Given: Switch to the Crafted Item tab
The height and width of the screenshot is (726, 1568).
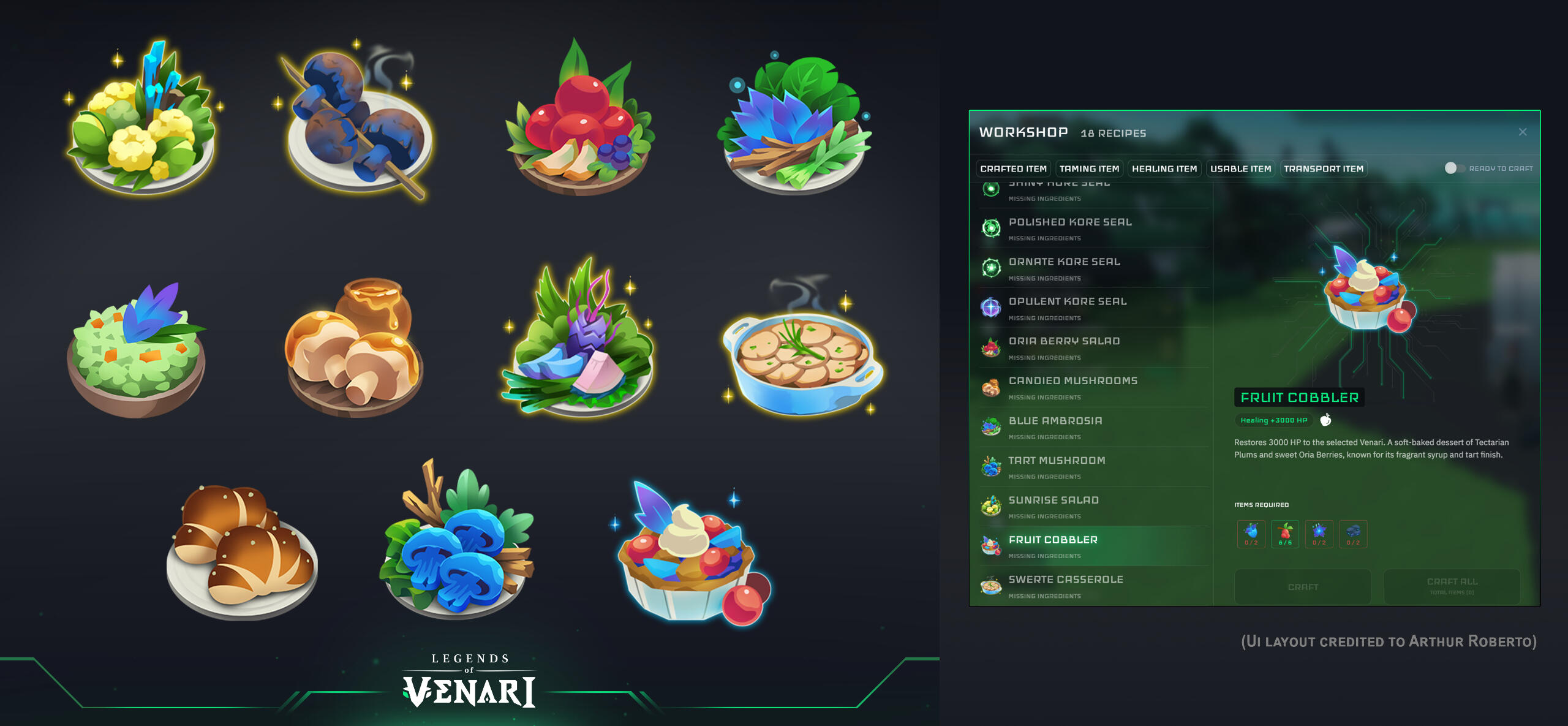Looking at the screenshot, I should click(1013, 168).
